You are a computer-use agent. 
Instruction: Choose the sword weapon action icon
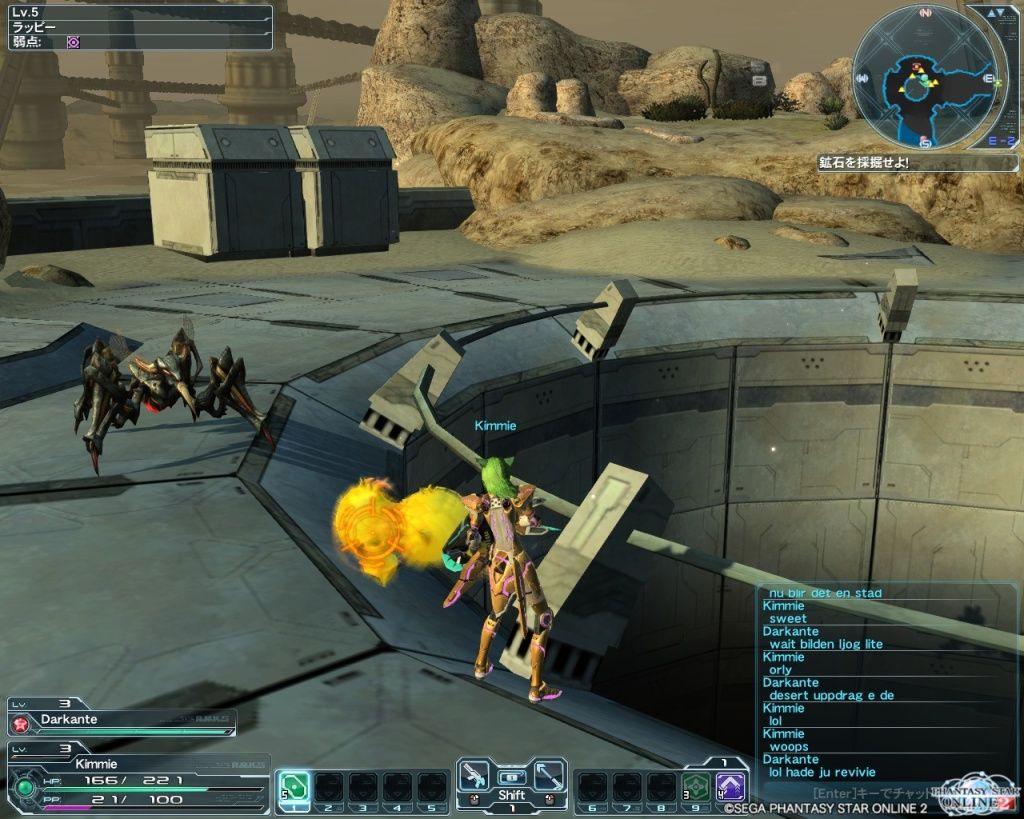(549, 775)
